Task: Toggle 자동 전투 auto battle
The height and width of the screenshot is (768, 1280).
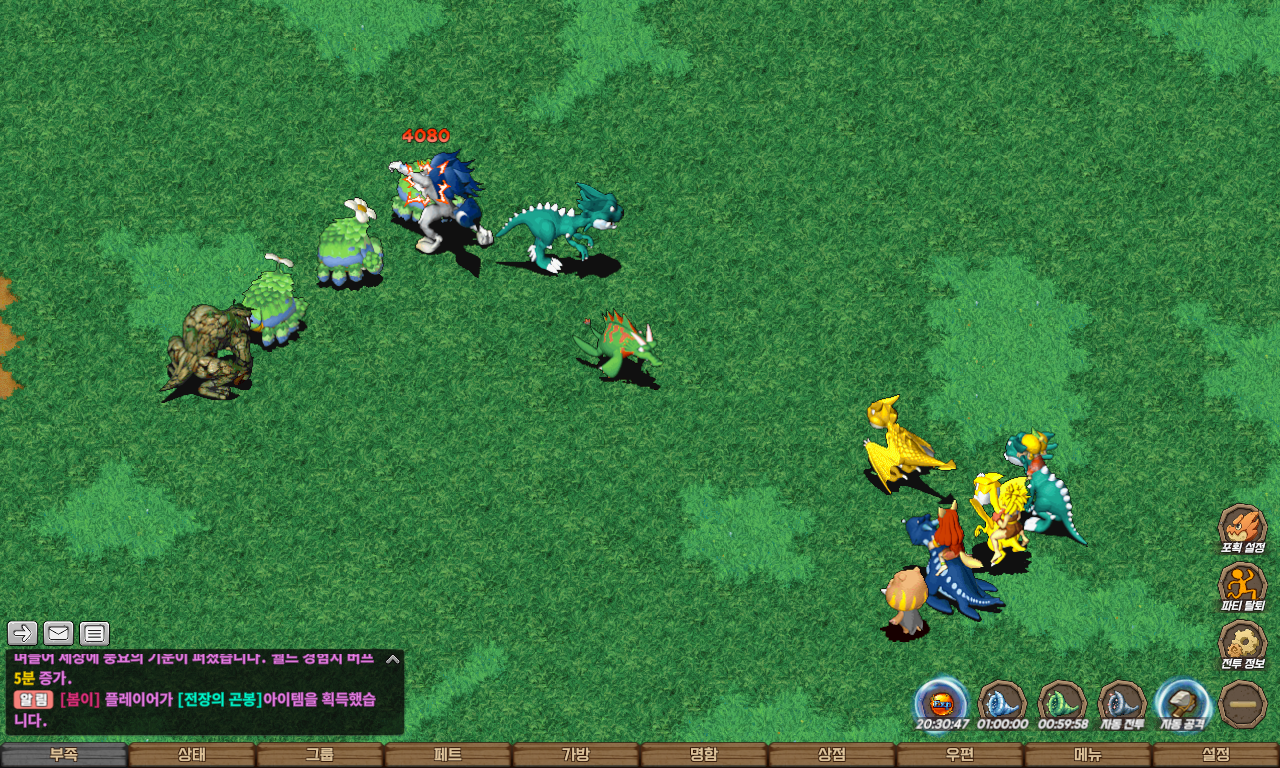Action: (1122, 703)
